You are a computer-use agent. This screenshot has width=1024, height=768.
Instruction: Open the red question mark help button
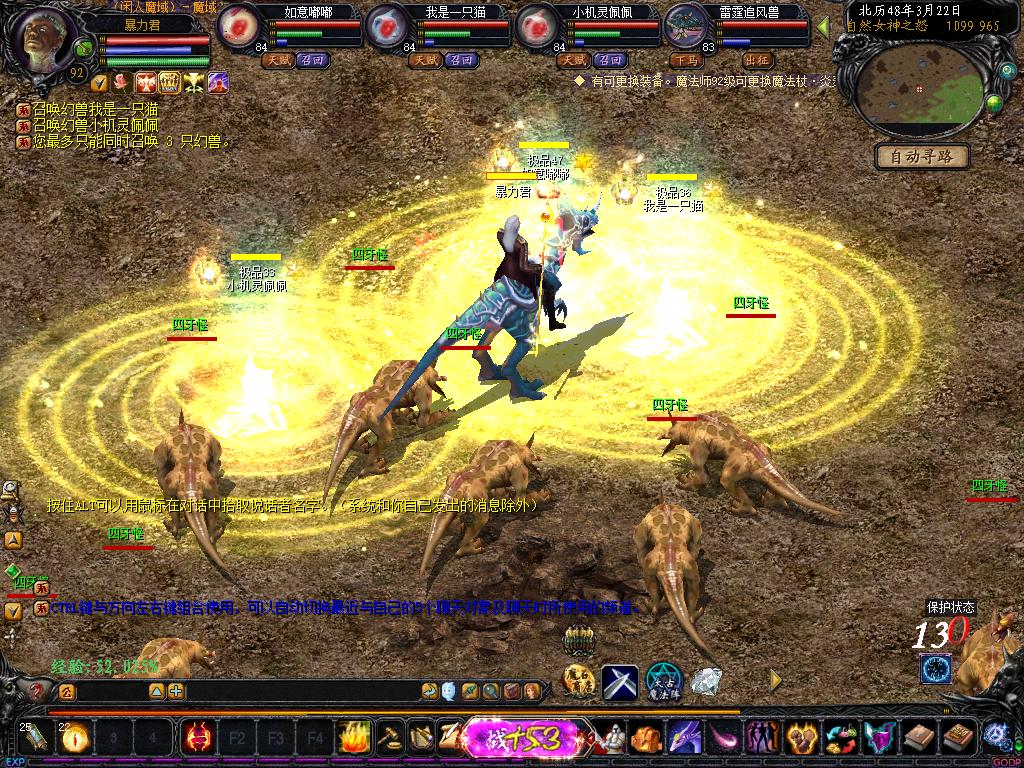pyautogui.click(x=37, y=691)
